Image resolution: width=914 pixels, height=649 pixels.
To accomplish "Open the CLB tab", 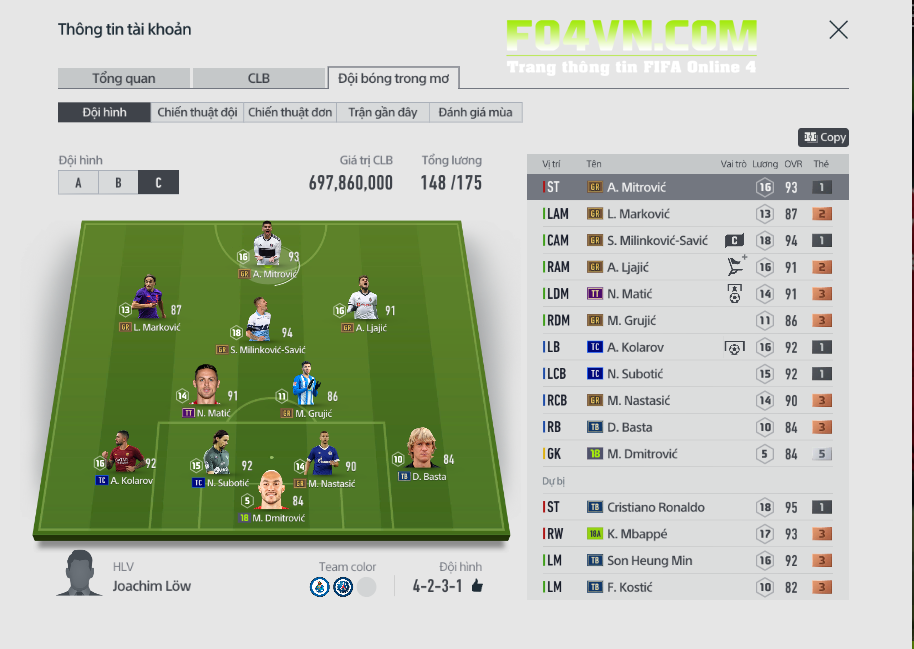I will point(259,78).
